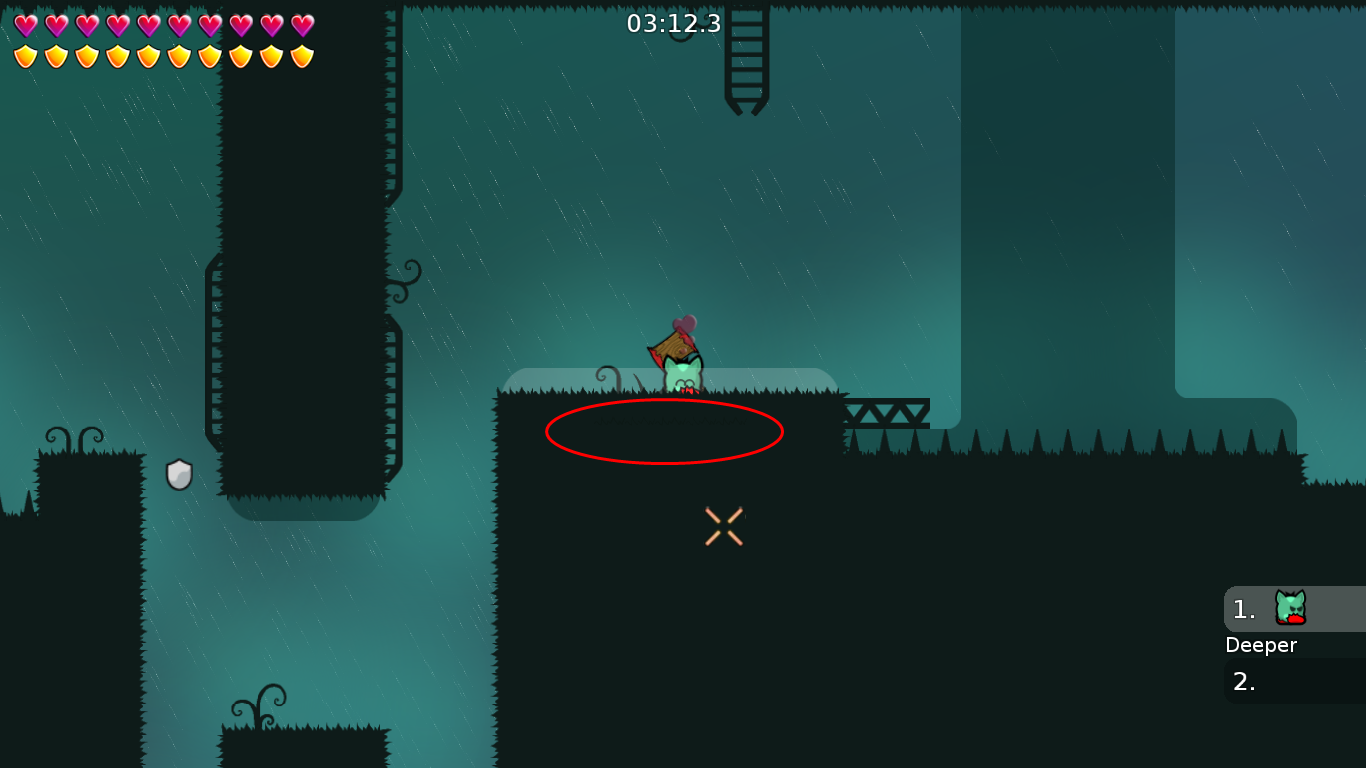Pick up the floating shield collectible near the left pillar

click(x=178, y=472)
